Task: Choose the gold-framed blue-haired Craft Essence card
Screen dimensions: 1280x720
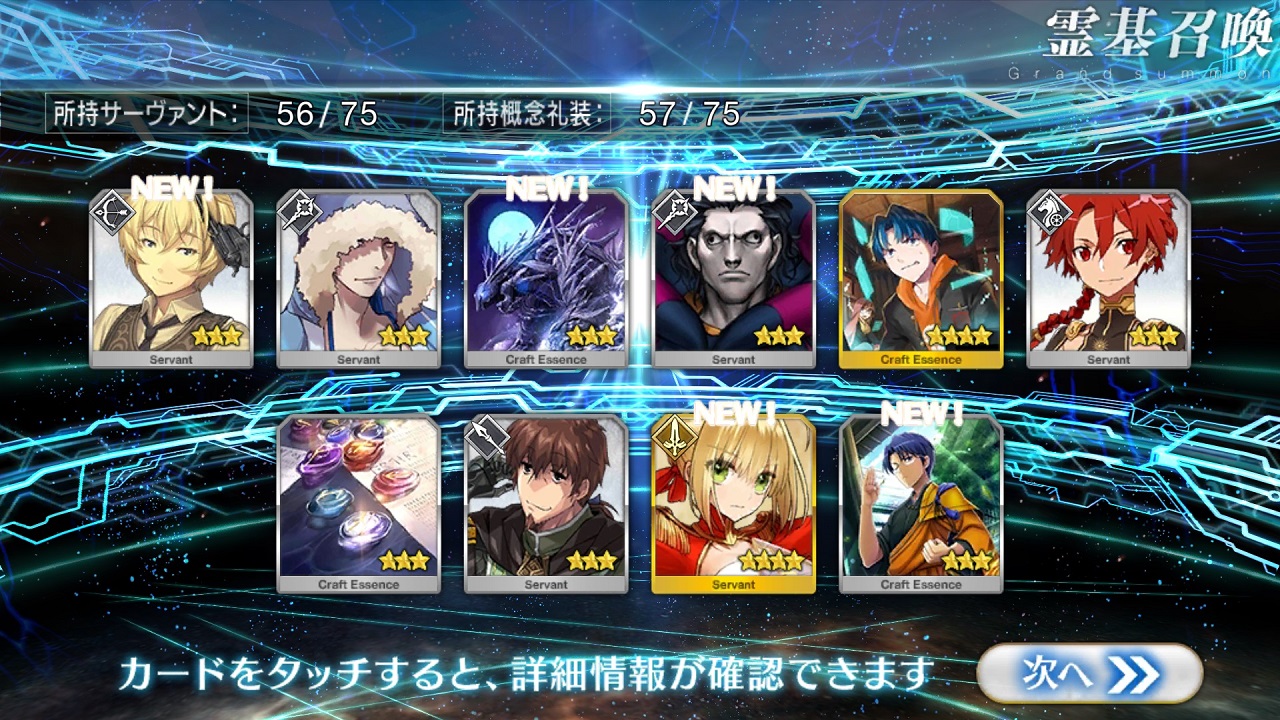Action: tap(921, 279)
